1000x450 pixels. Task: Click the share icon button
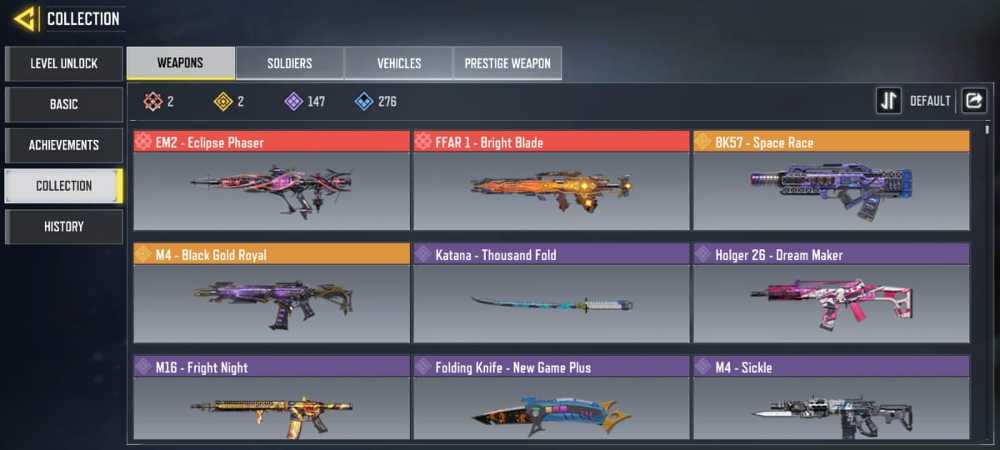click(974, 101)
